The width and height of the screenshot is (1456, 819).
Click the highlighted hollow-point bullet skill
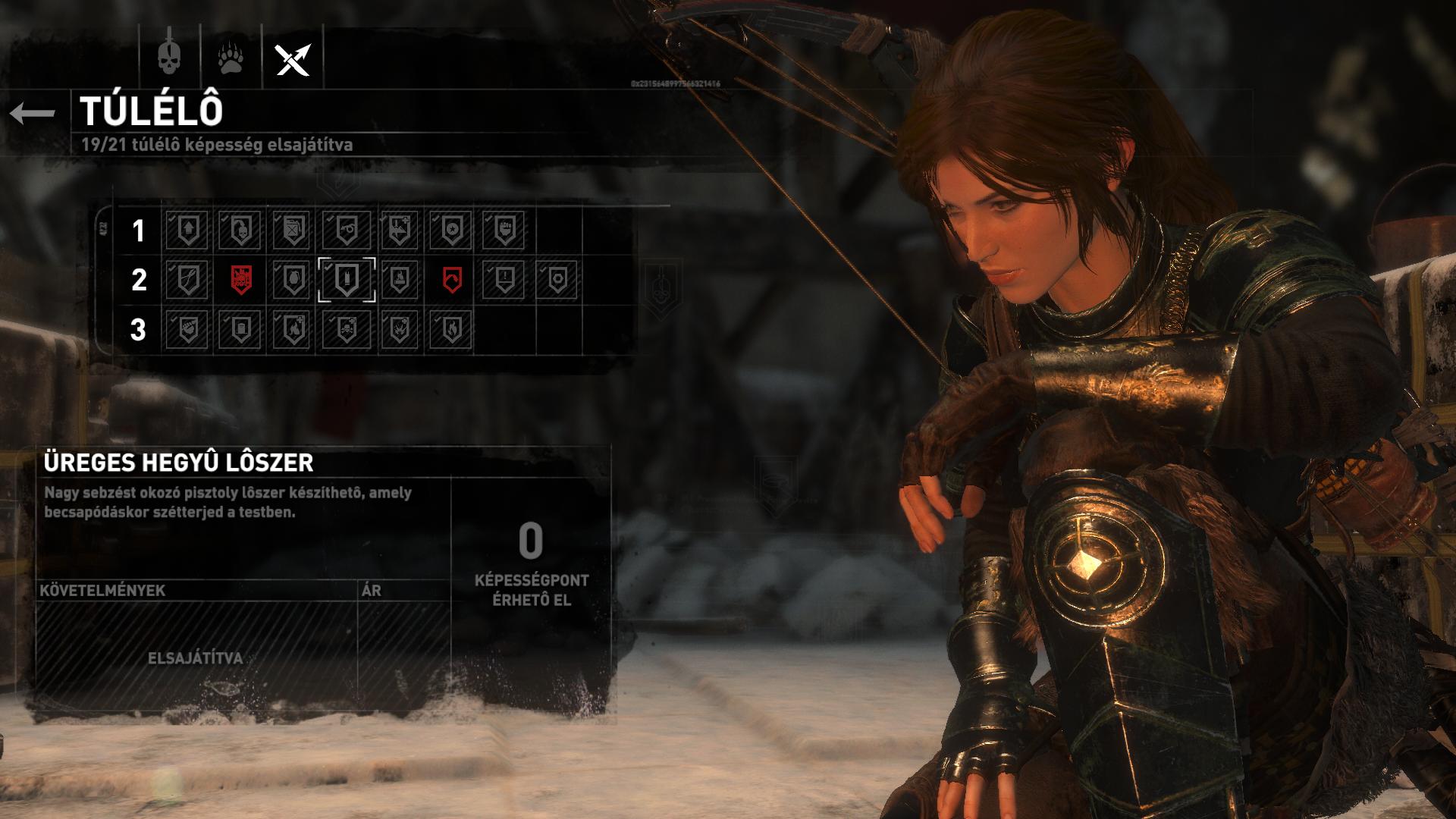346,280
